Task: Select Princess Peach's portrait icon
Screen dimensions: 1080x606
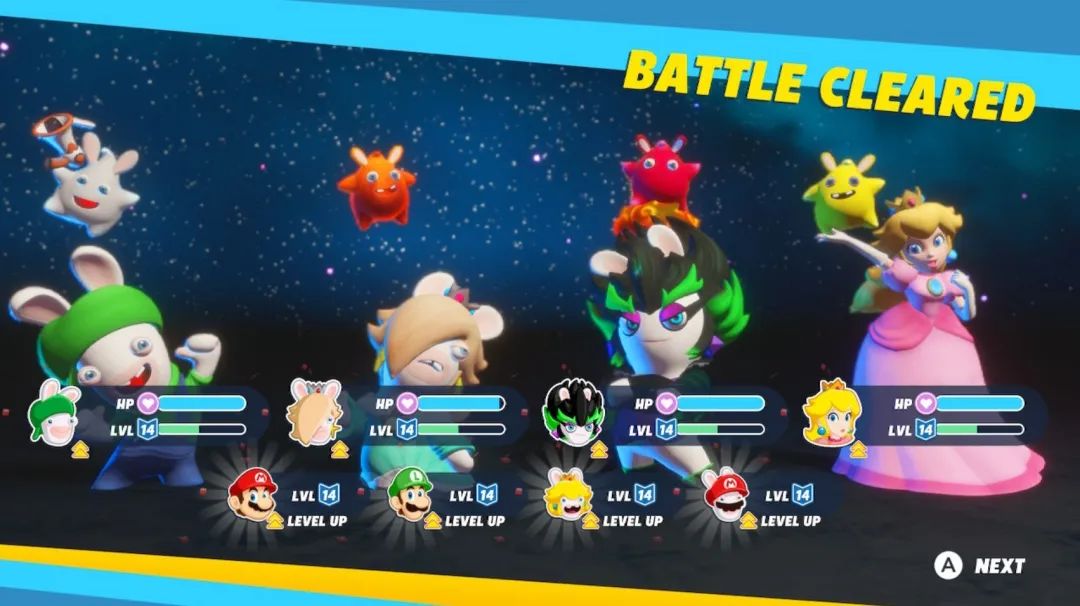Action: tap(832, 411)
